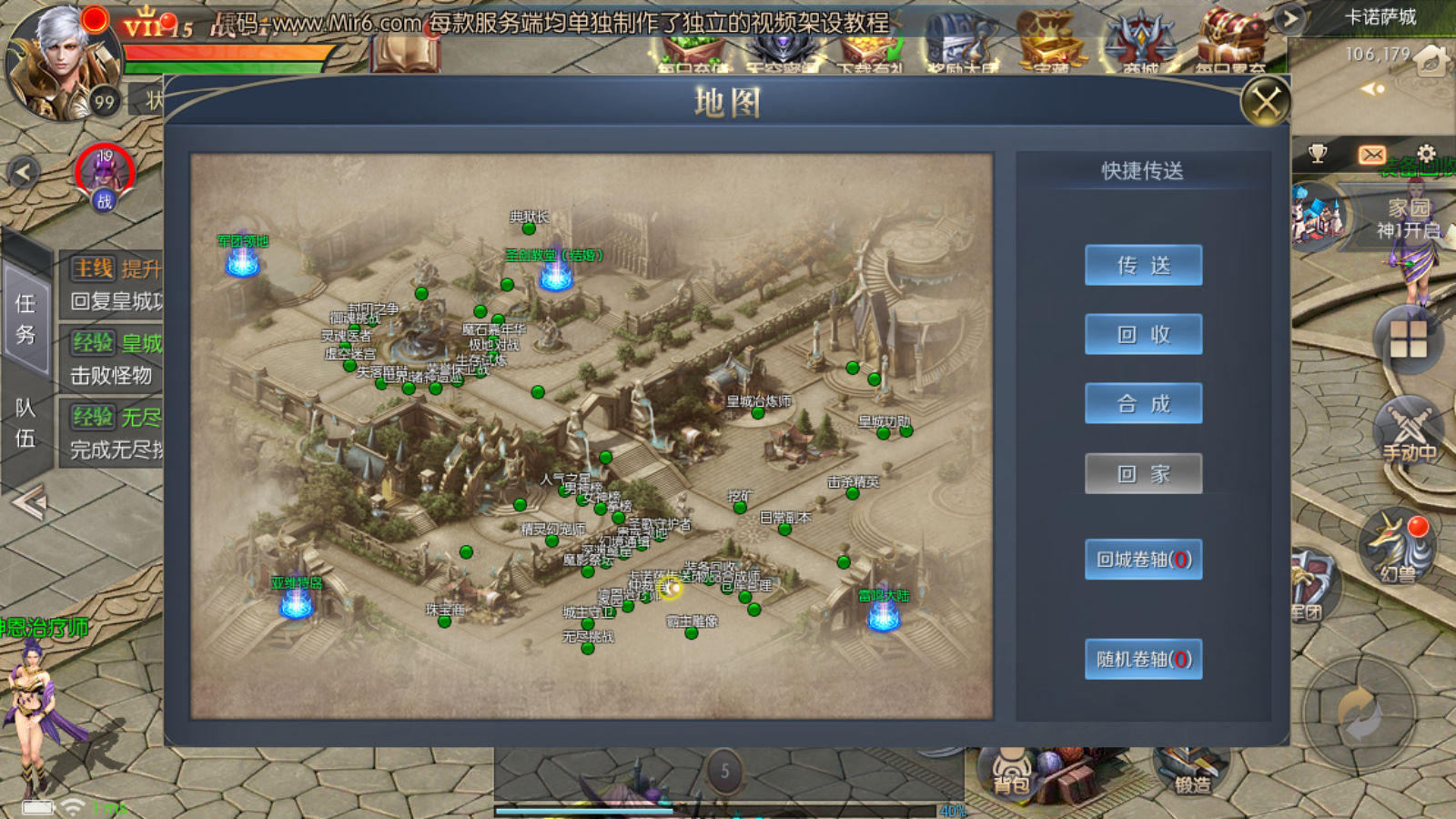Switch to the 任务 quest tab
Screen dimensions: 1456x819
pos(25,318)
